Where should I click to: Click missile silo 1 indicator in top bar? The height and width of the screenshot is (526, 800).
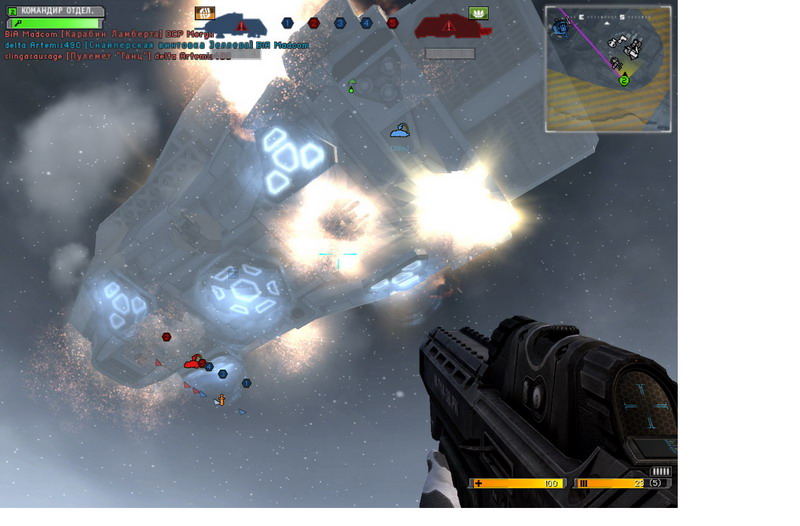point(287,23)
